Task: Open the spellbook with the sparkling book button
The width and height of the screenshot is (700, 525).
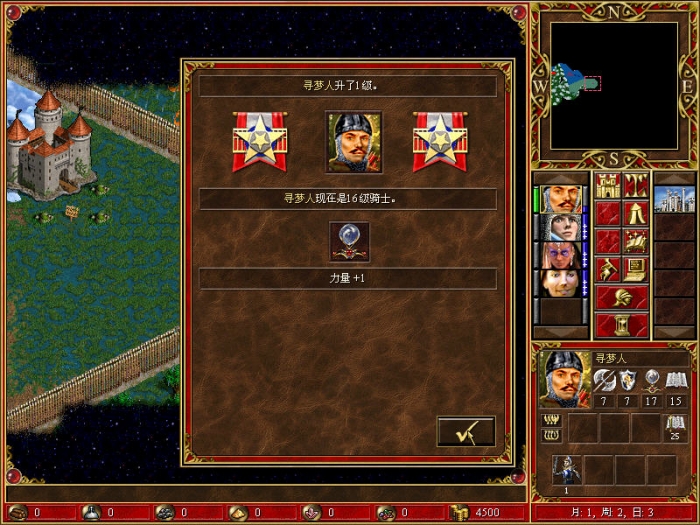Action: [x=636, y=241]
